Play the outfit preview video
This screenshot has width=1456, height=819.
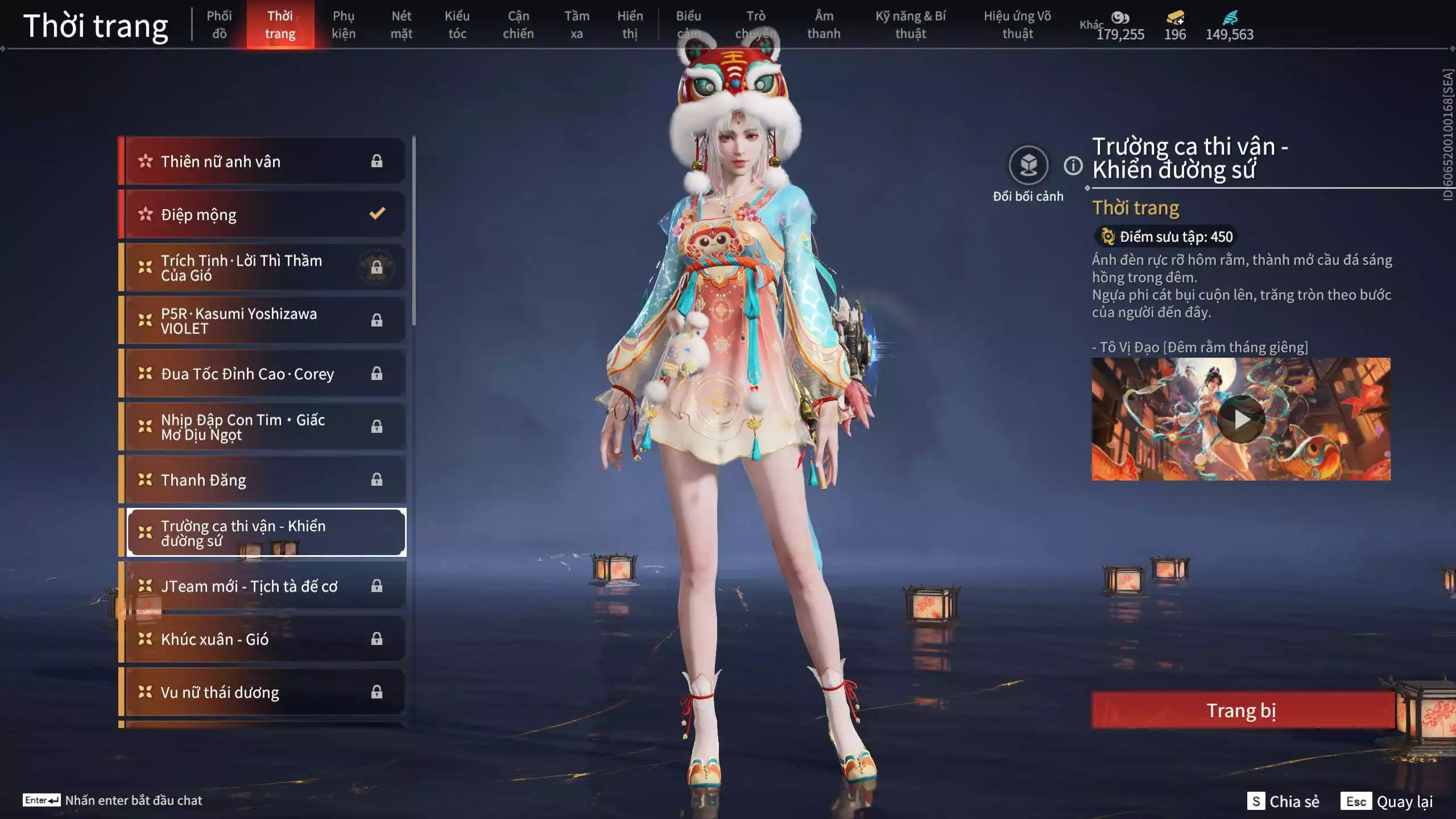1241,420
